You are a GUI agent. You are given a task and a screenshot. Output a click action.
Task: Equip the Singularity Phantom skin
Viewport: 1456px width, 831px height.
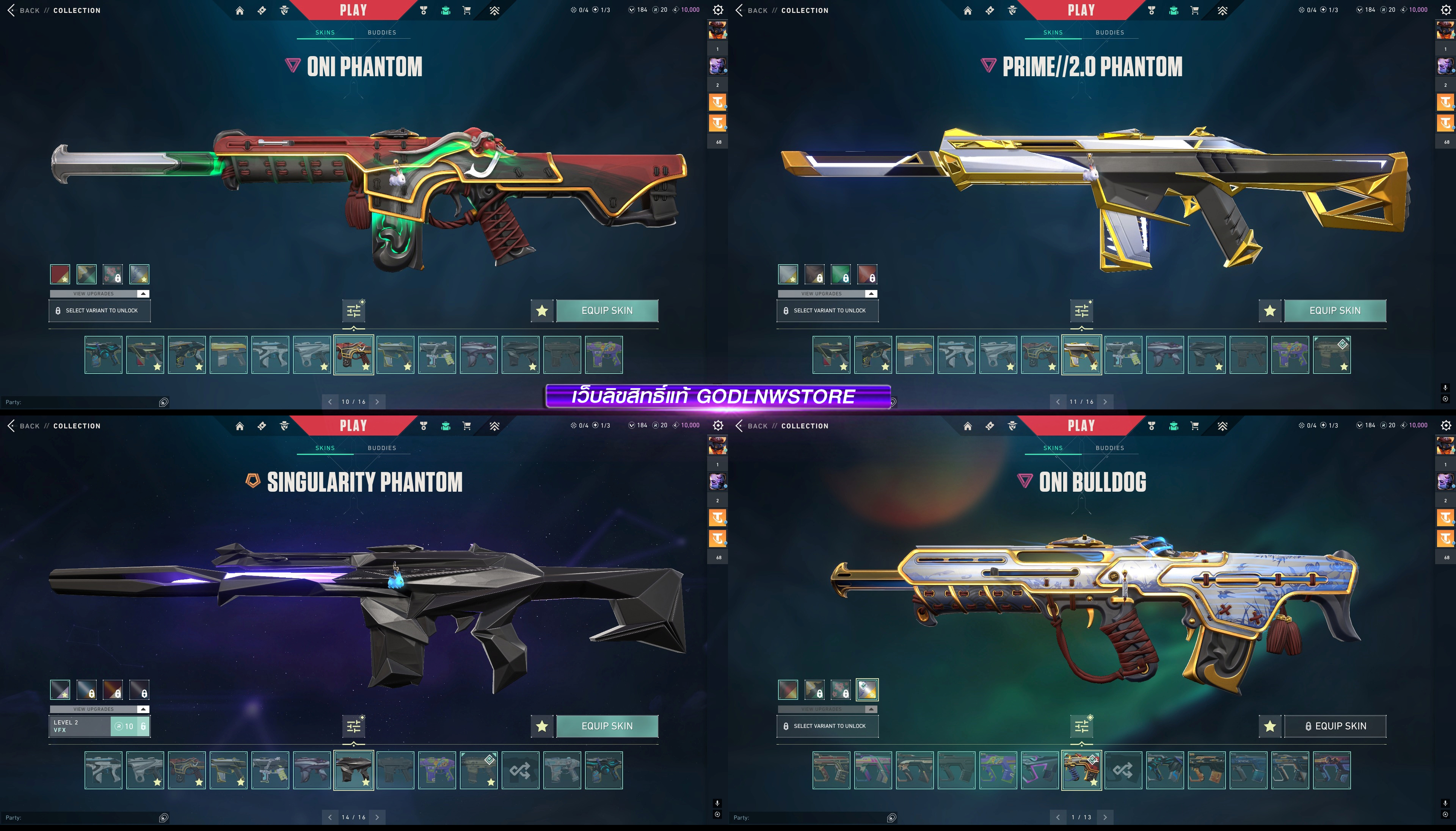(607, 726)
